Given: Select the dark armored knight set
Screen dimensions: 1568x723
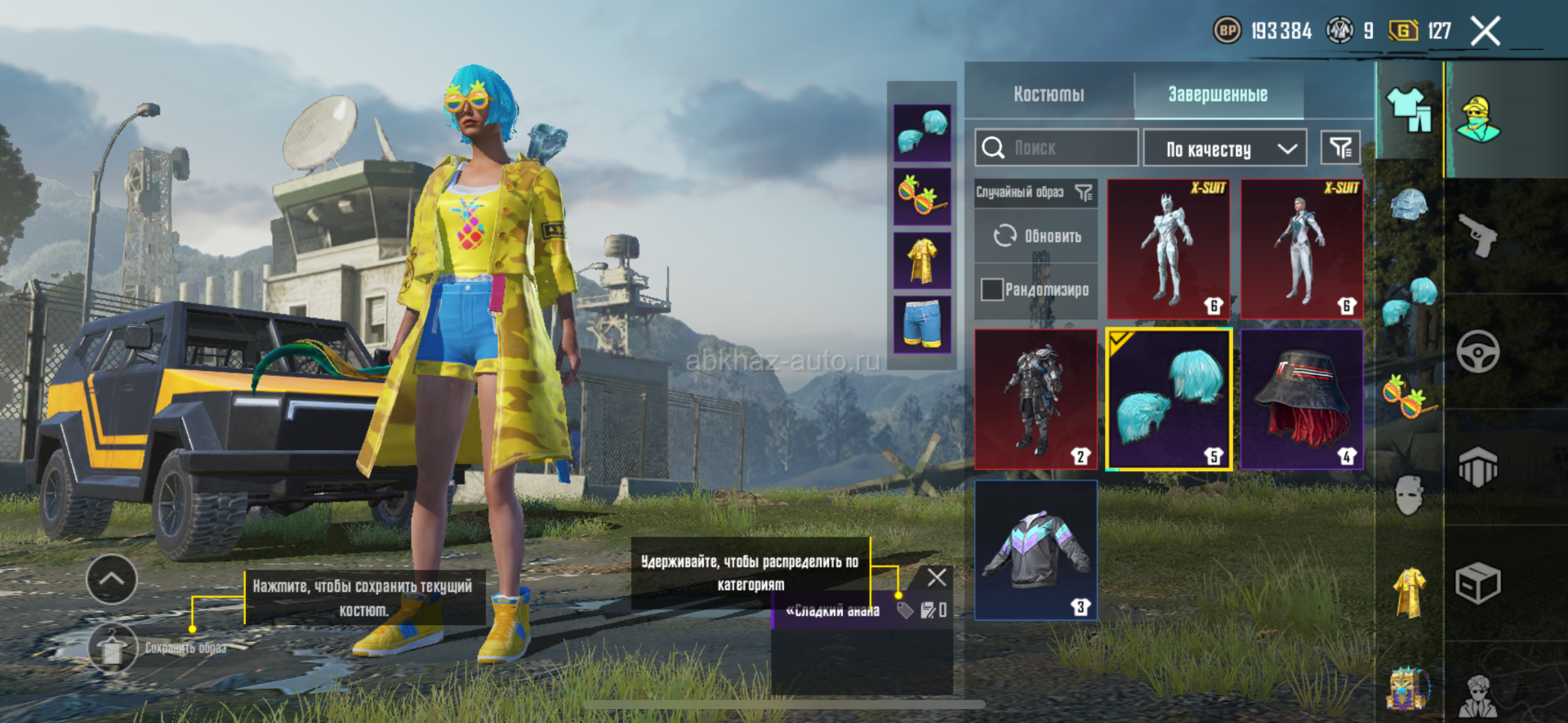Looking at the screenshot, I should (x=1036, y=399).
